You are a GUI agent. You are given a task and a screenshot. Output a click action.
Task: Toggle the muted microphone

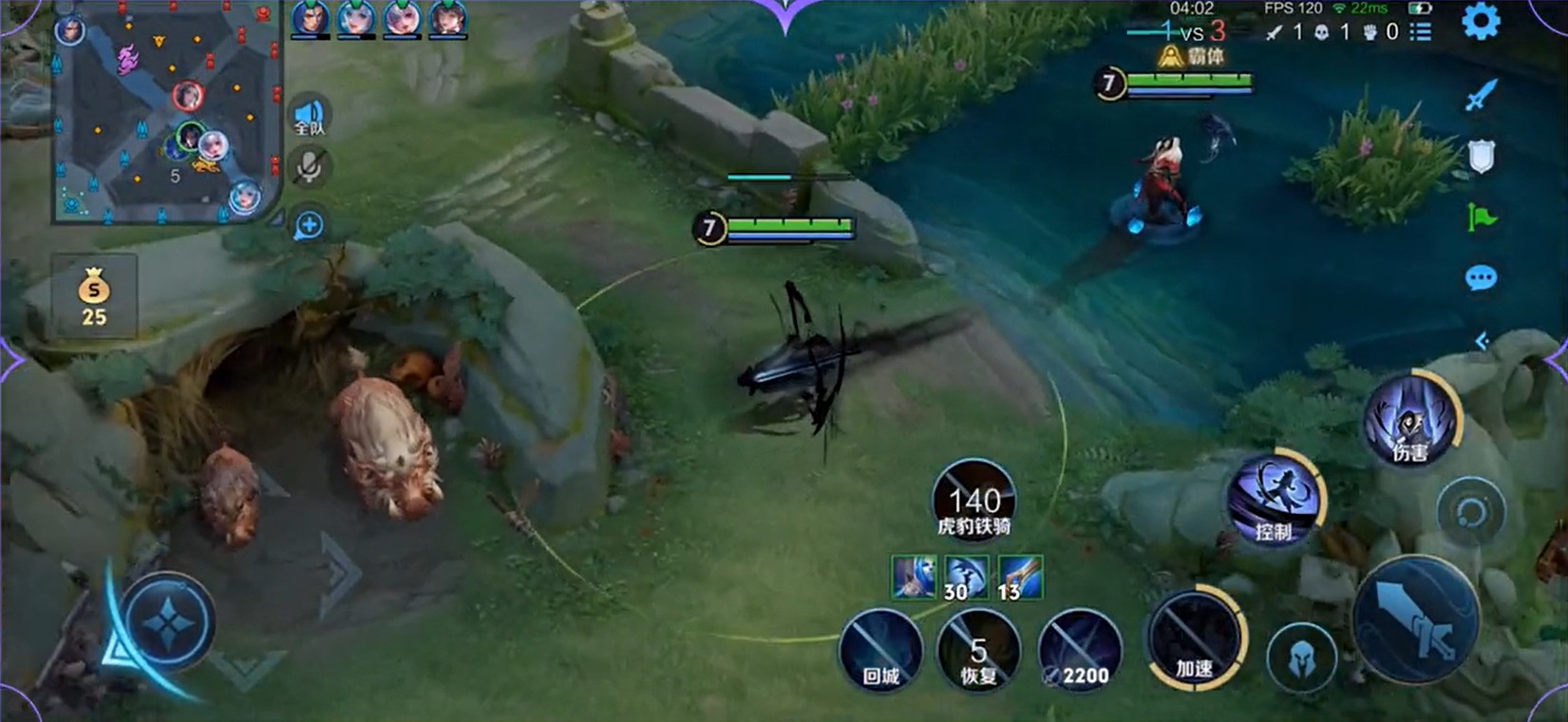coord(309,168)
